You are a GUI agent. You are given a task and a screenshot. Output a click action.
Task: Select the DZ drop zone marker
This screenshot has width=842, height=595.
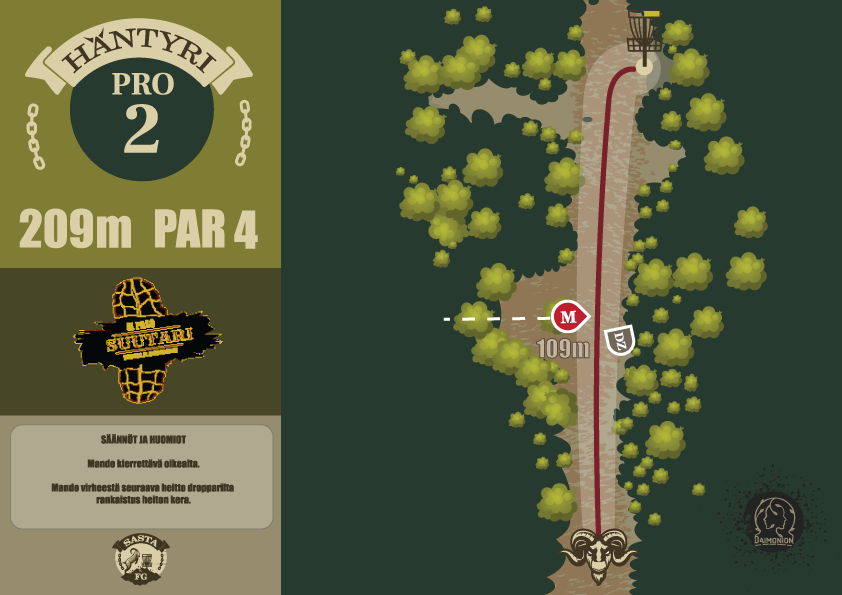tap(620, 340)
